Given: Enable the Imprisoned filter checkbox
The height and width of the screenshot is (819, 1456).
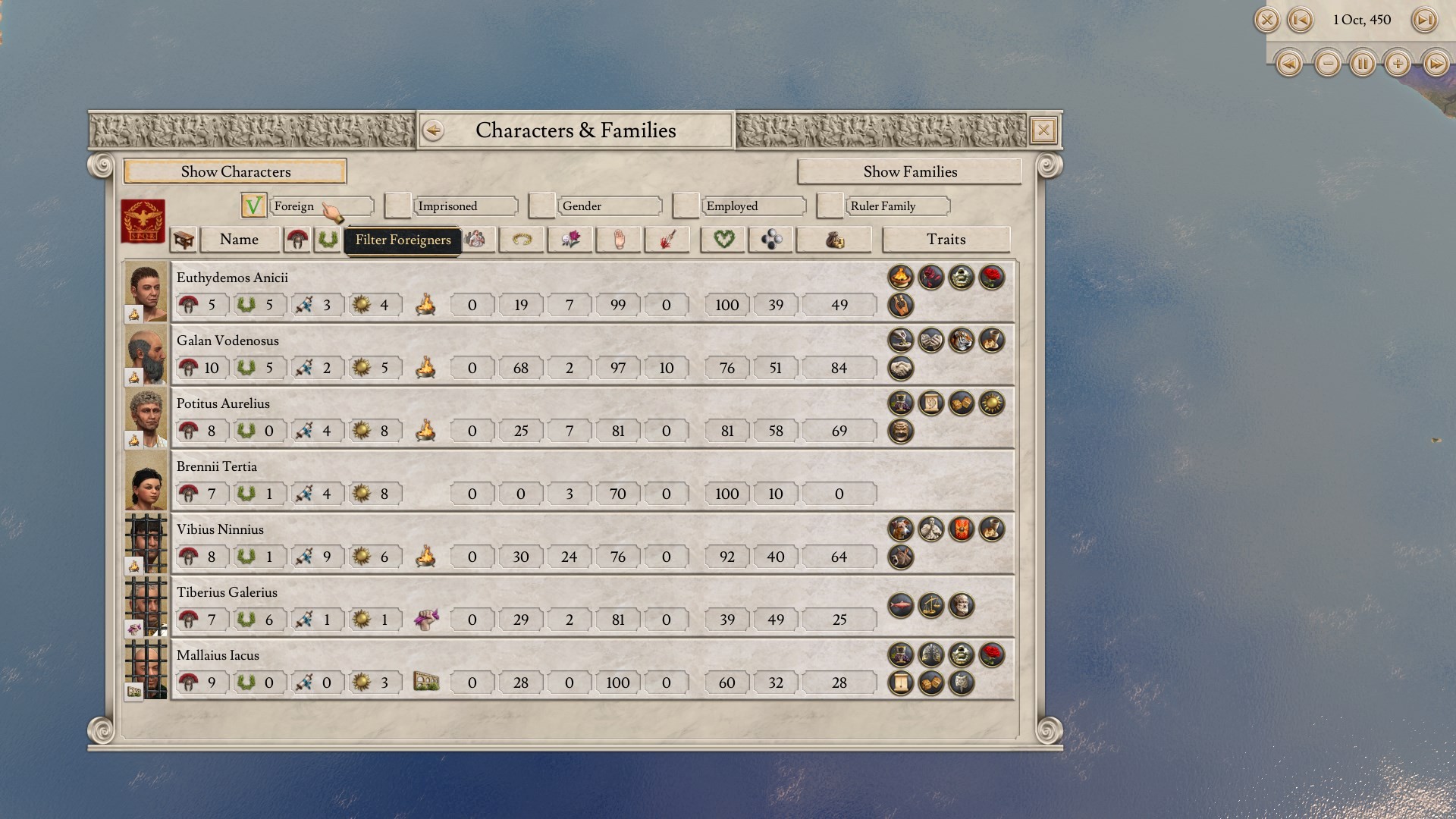Looking at the screenshot, I should click(397, 206).
